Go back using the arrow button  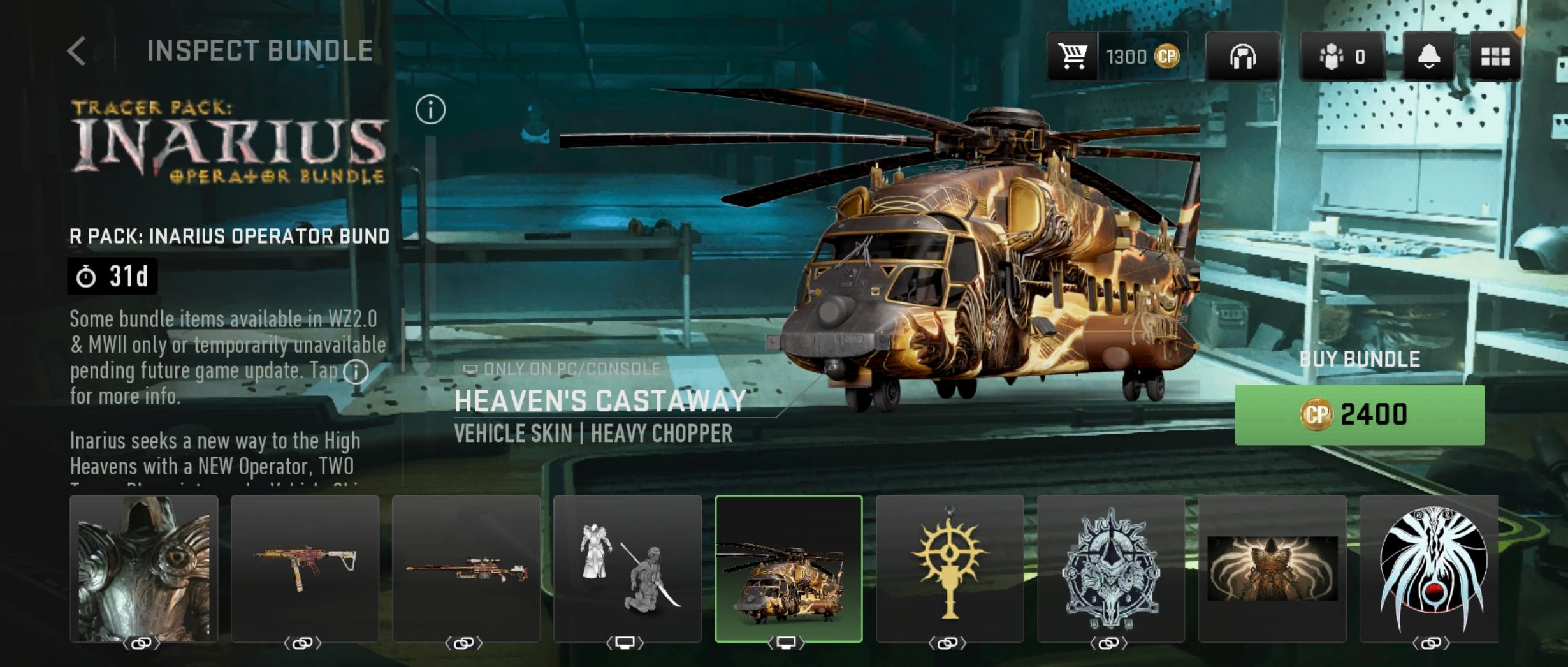[77, 51]
